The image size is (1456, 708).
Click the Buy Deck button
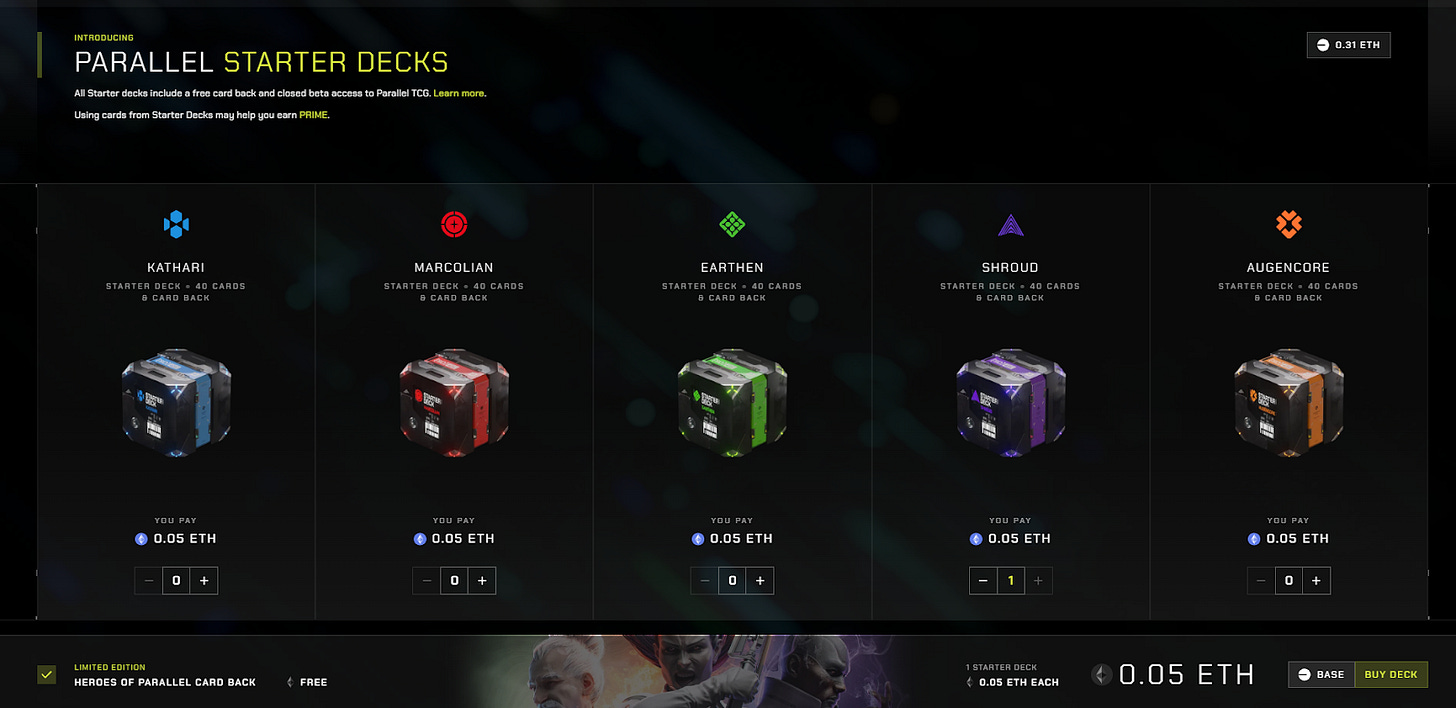tap(1390, 675)
